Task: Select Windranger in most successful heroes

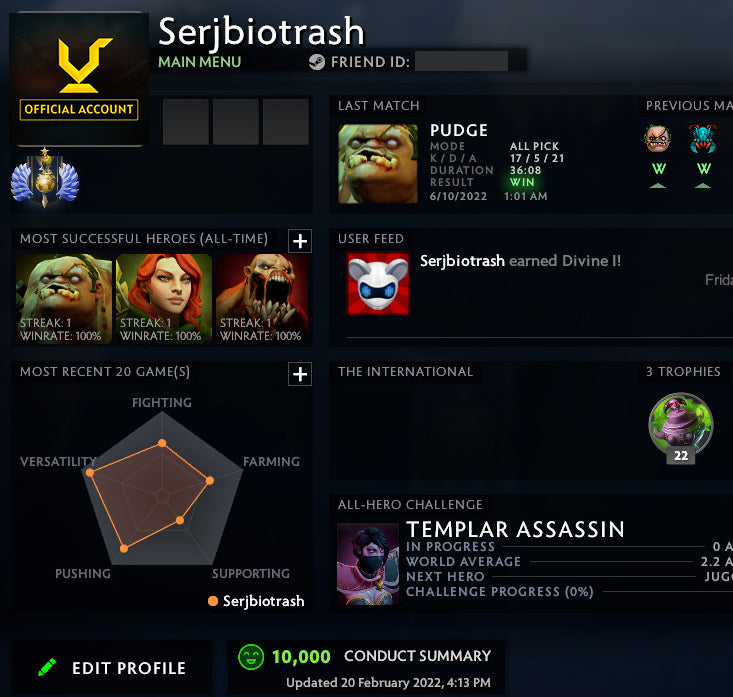Action: pos(164,299)
